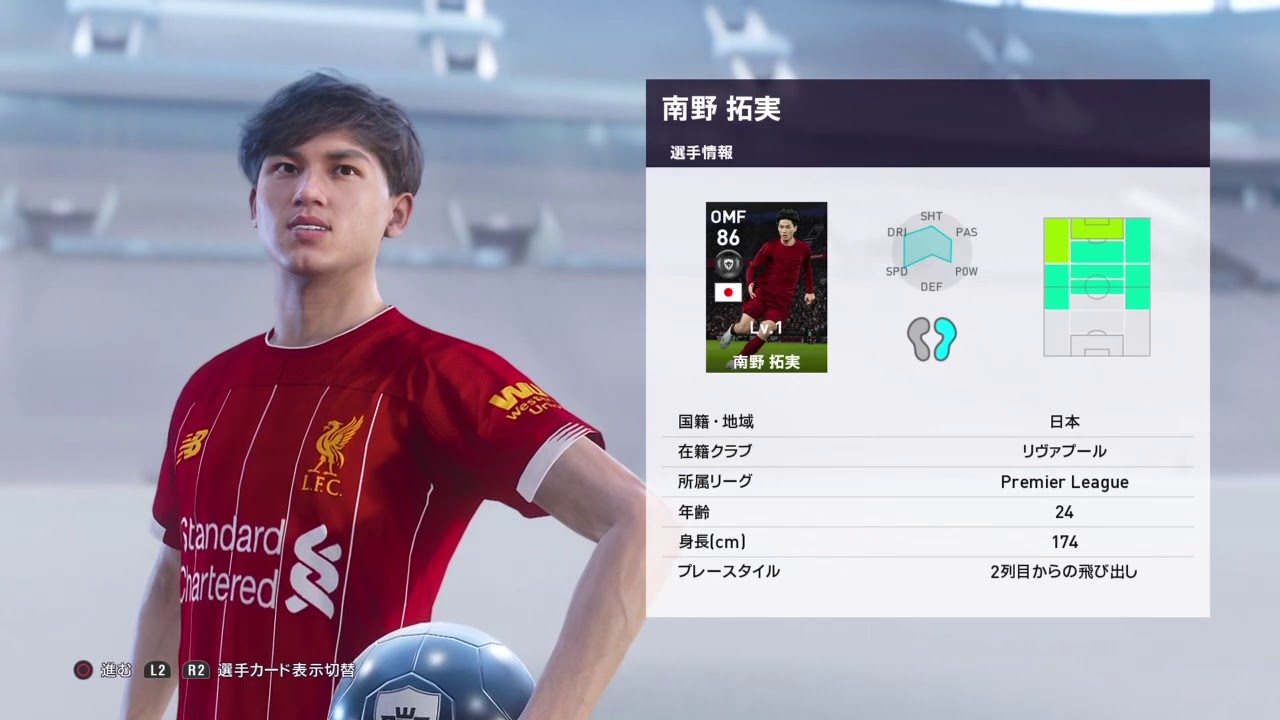Select the Lv.1 player card thumbnail

coord(766,288)
